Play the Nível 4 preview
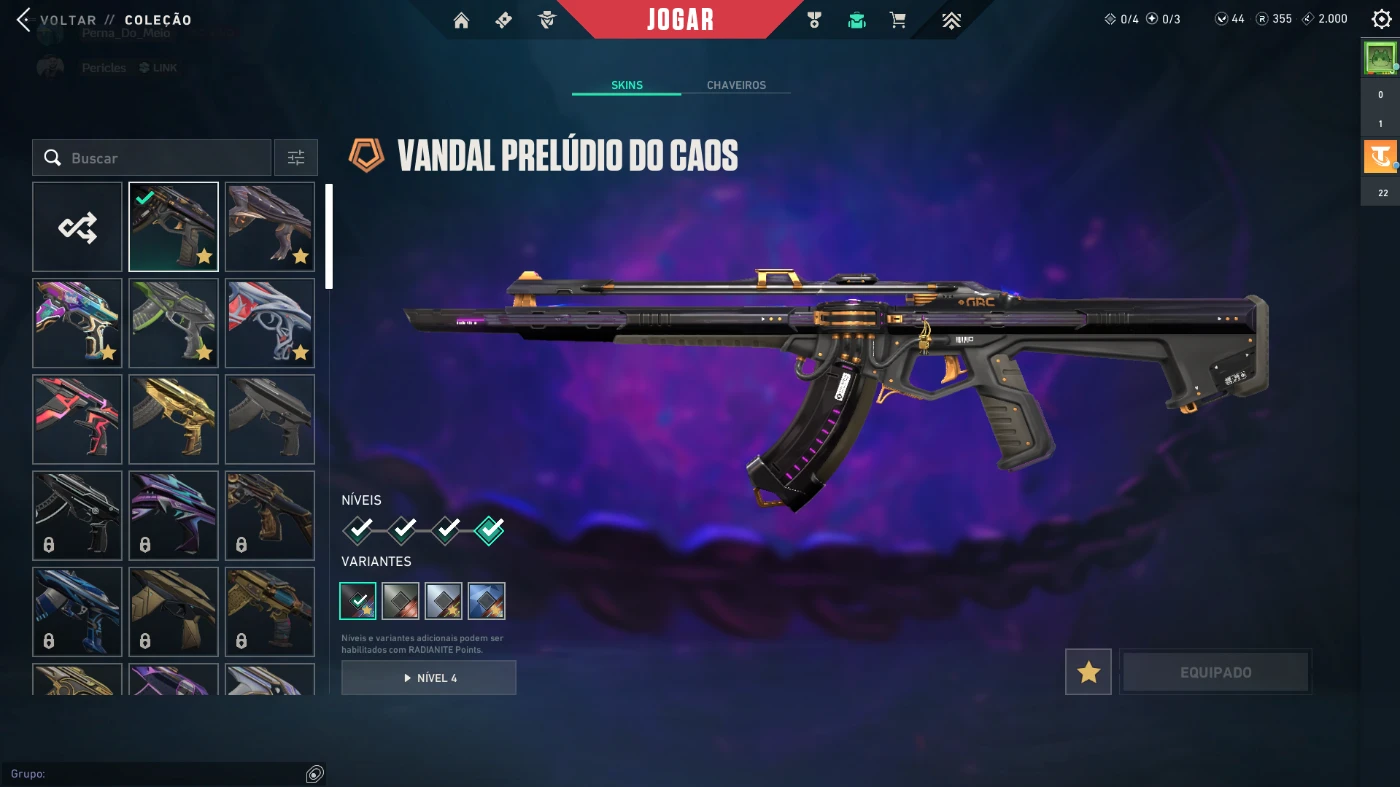The width and height of the screenshot is (1400, 787). (429, 678)
